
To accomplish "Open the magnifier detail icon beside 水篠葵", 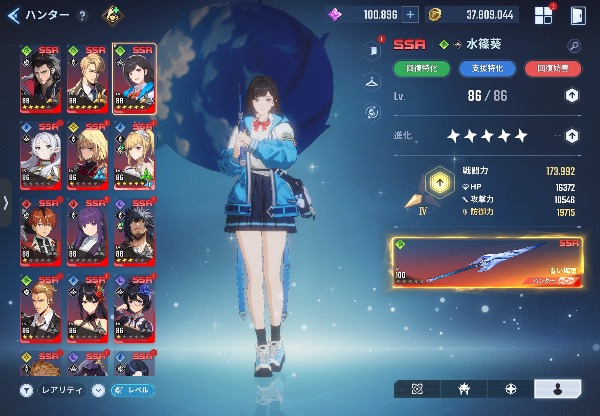I will pyautogui.click(x=574, y=45).
